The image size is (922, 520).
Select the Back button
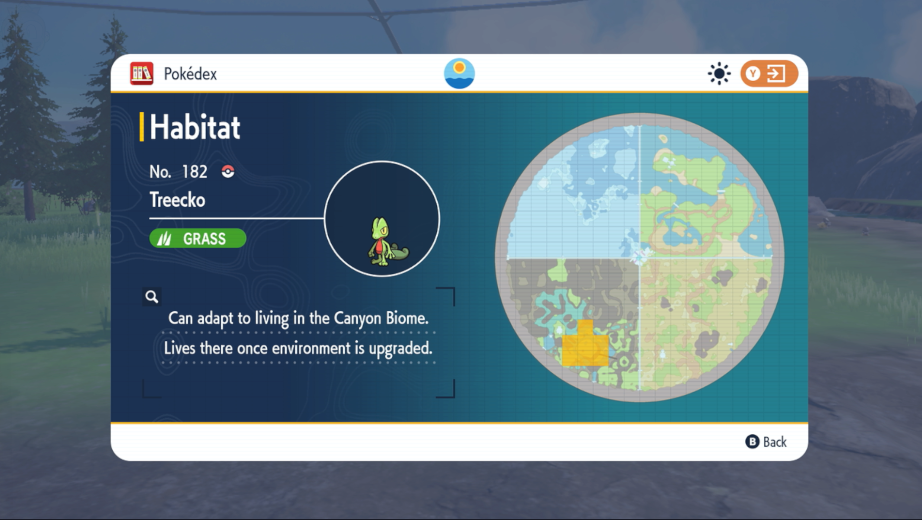766,442
